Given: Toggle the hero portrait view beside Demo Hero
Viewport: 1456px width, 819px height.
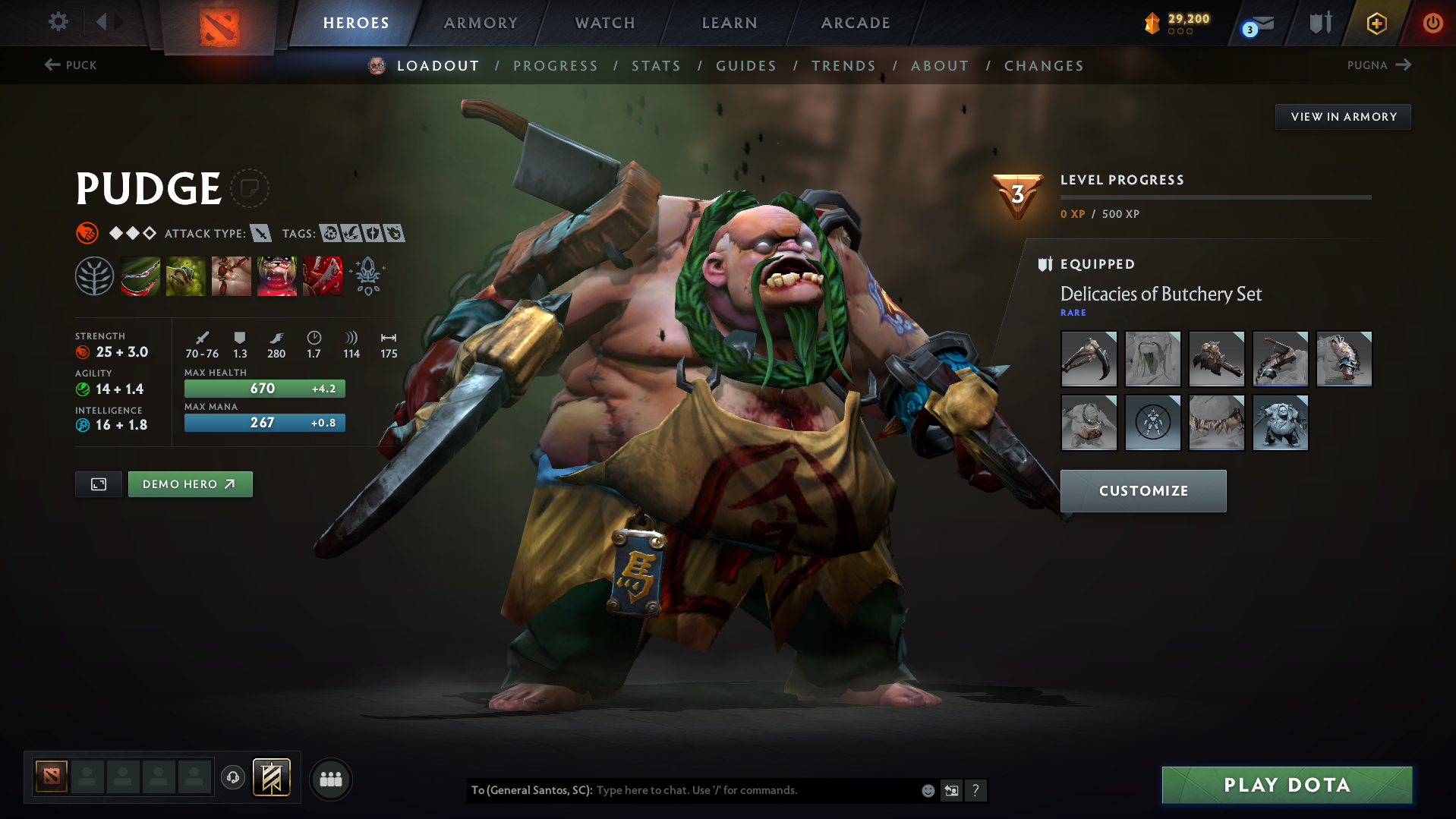Looking at the screenshot, I should [98, 484].
